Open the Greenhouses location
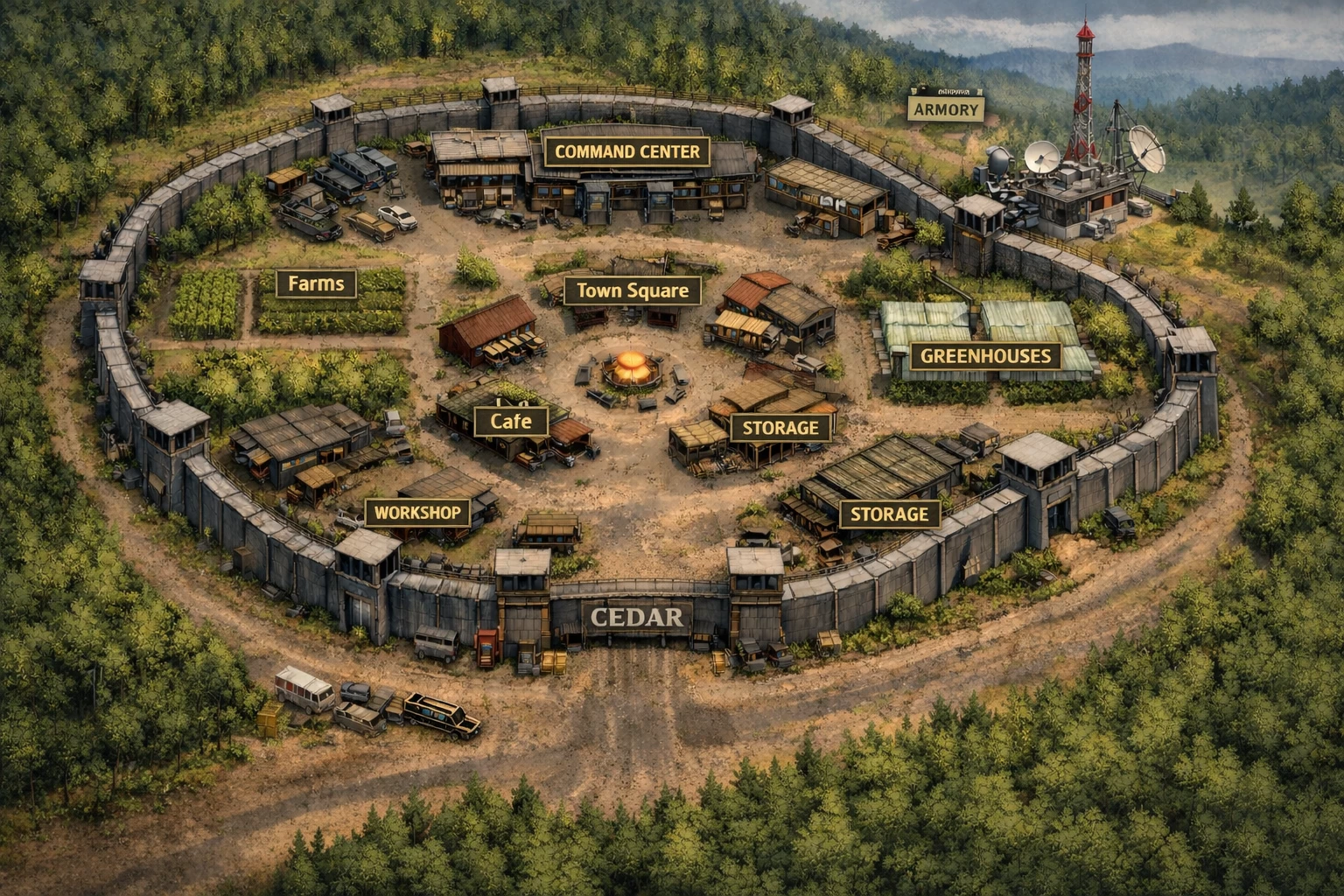Image resolution: width=1344 pixels, height=896 pixels. pyautogui.click(x=985, y=356)
